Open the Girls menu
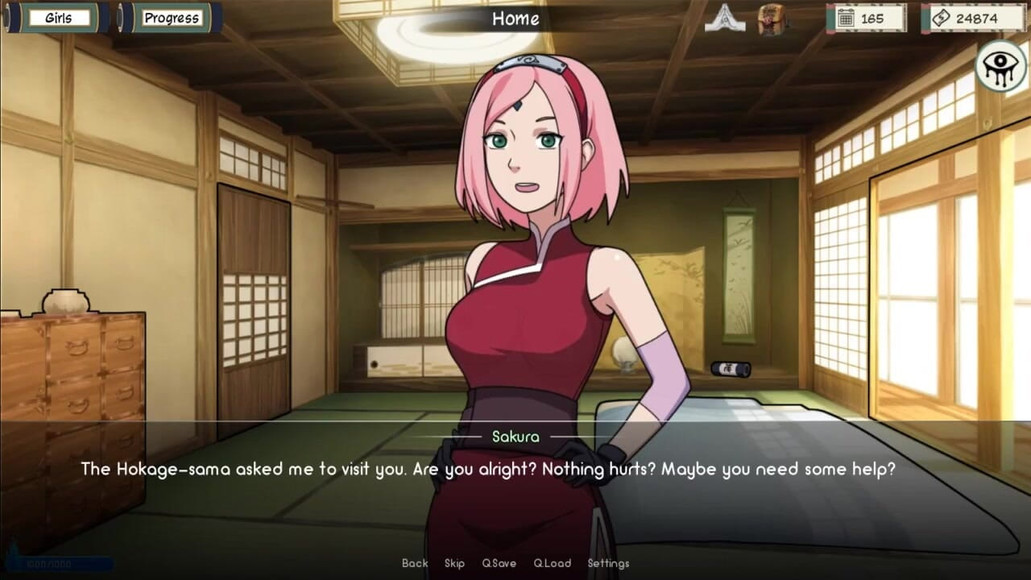 58,18
